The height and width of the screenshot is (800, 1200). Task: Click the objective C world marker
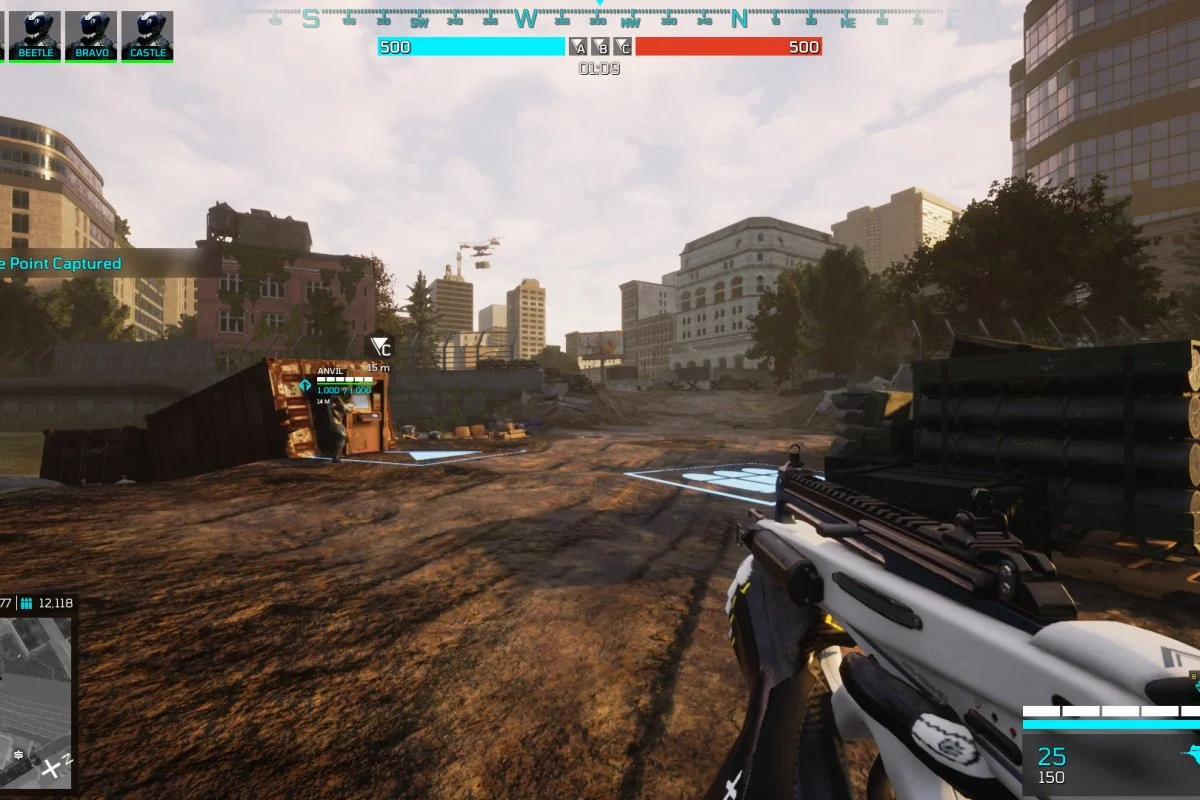click(x=380, y=347)
